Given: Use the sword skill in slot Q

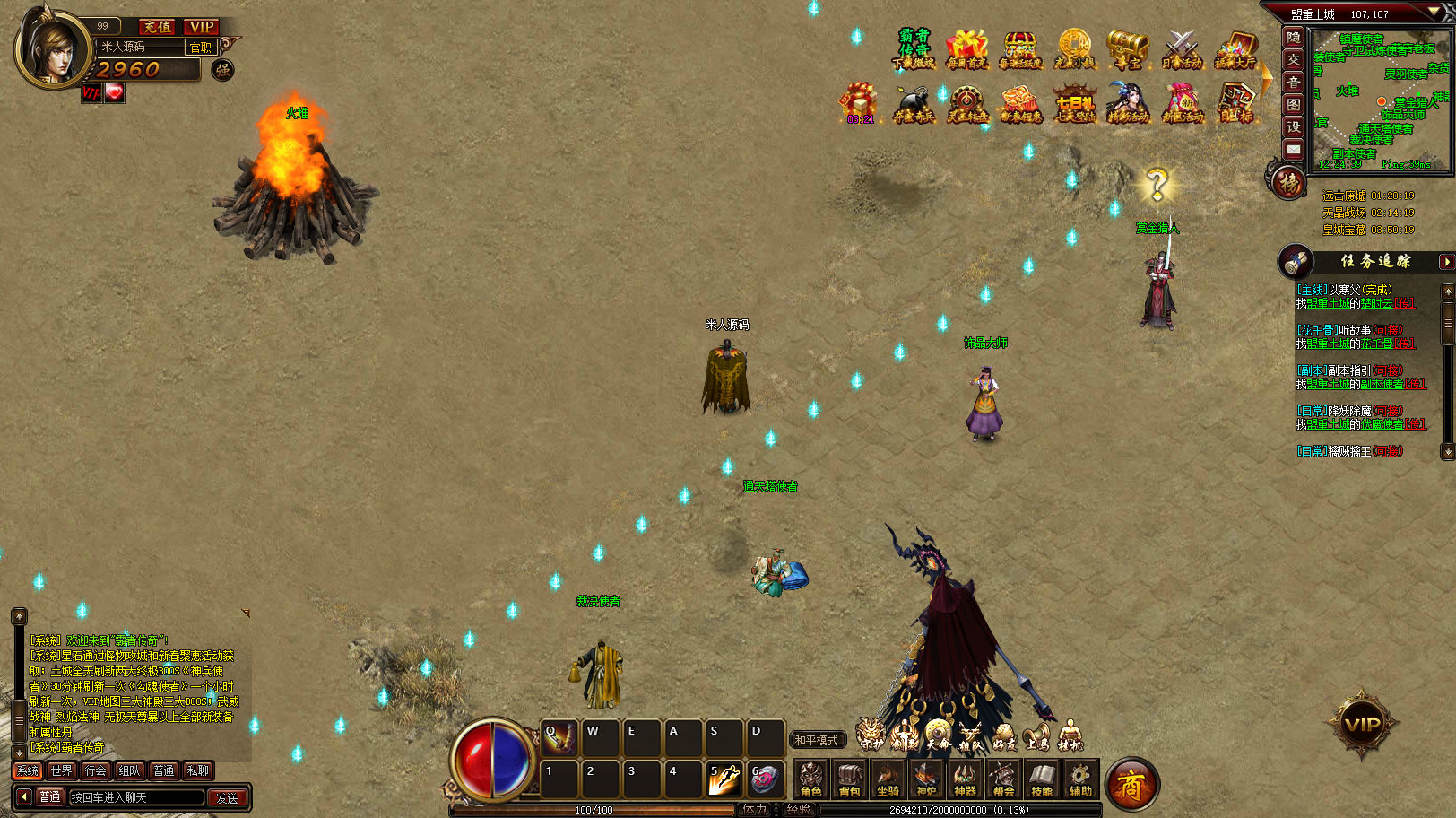Looking at the screenshot, I should click(559, 738).
